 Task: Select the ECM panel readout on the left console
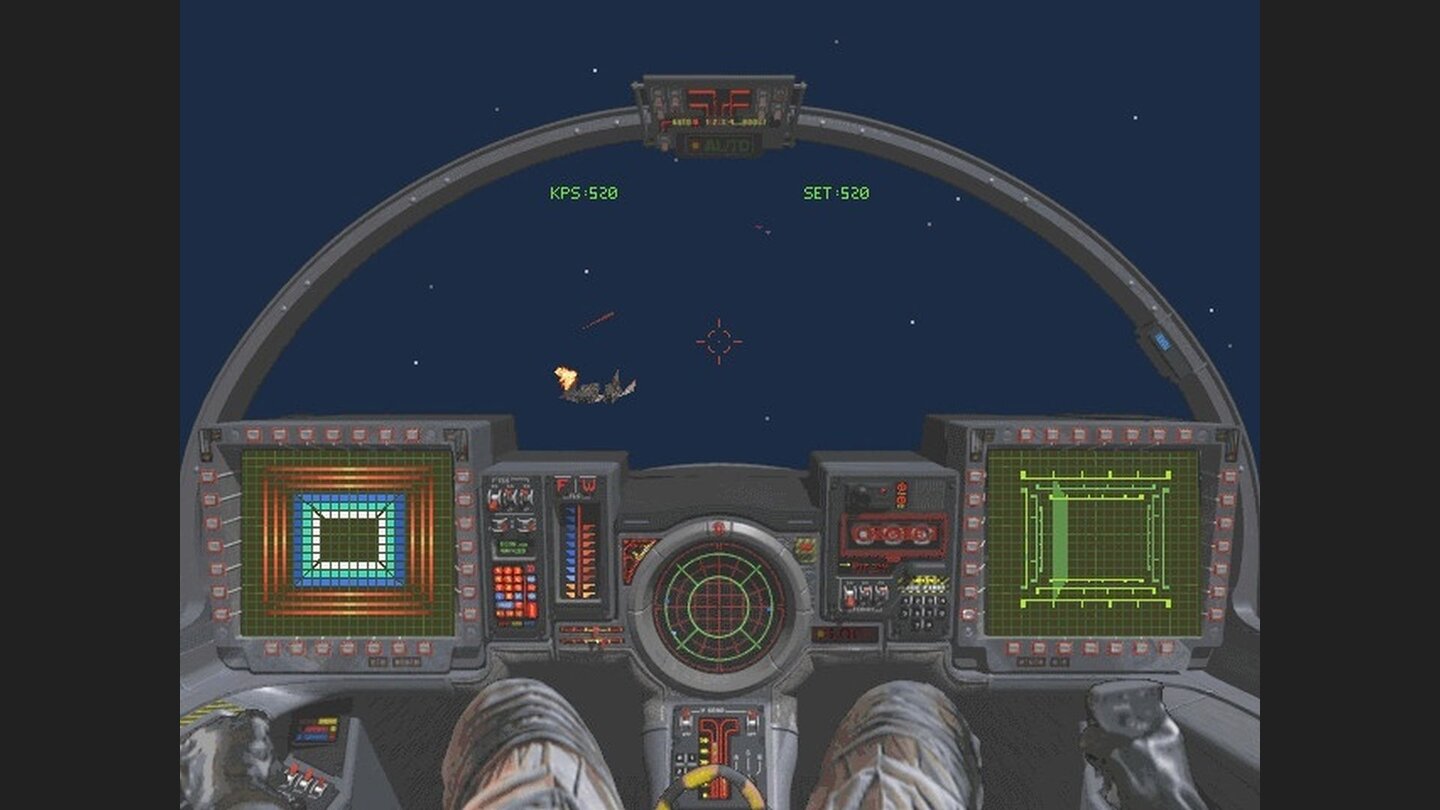[512, 547]
